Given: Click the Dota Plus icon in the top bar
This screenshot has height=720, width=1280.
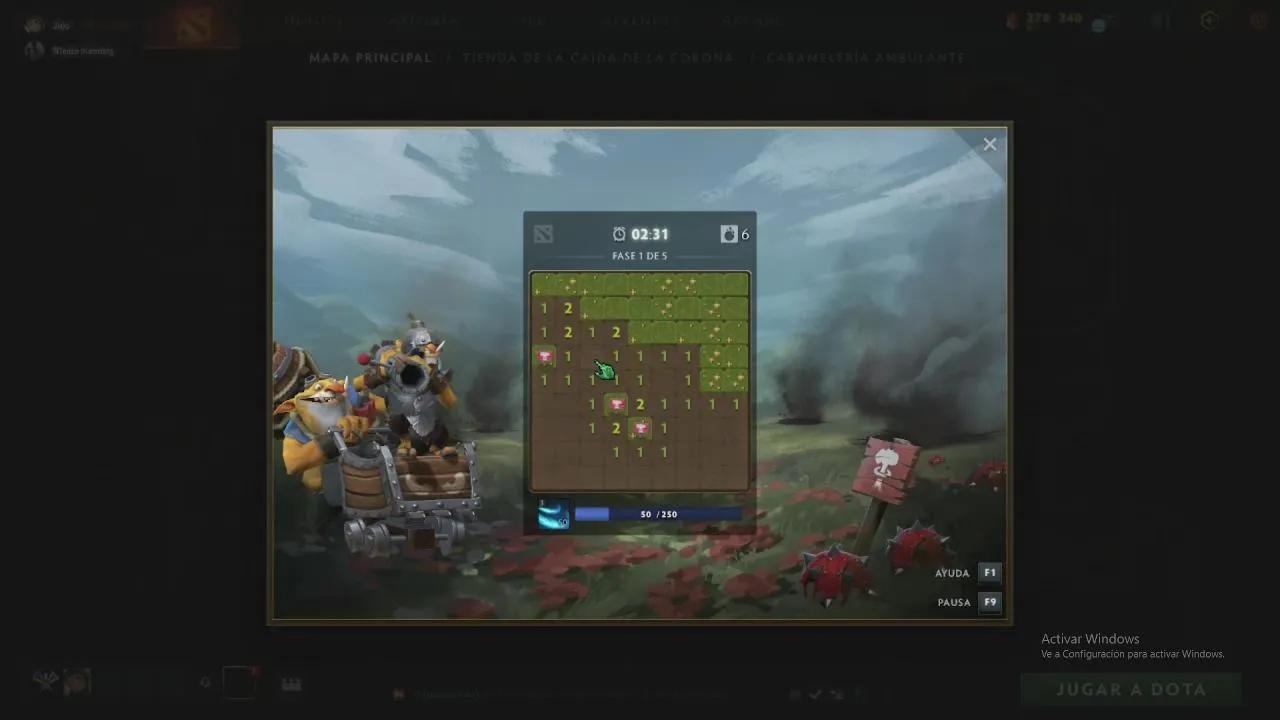Looking at the screenshot, I should (1160, 20).
